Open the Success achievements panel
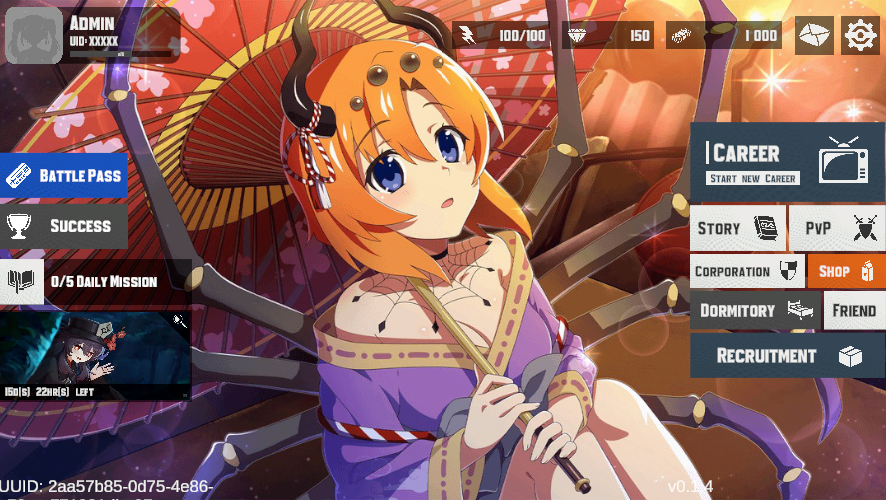 [x=64, y=226]
